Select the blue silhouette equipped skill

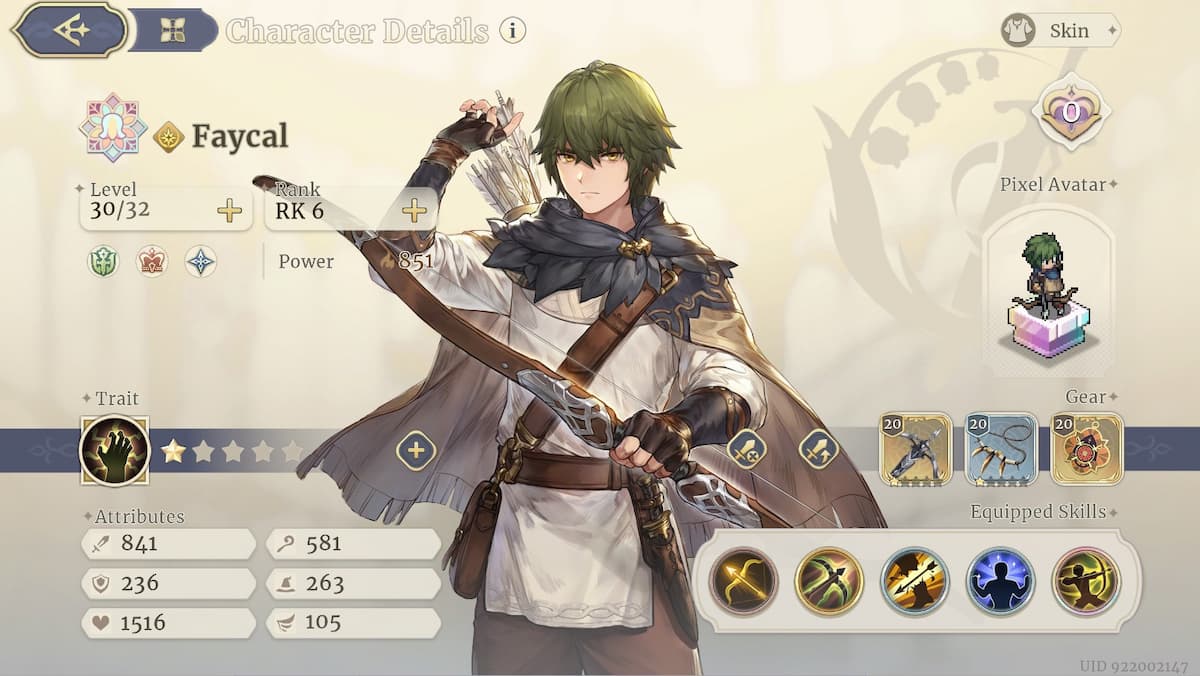pyautogui.click(x=1000, y=581)
